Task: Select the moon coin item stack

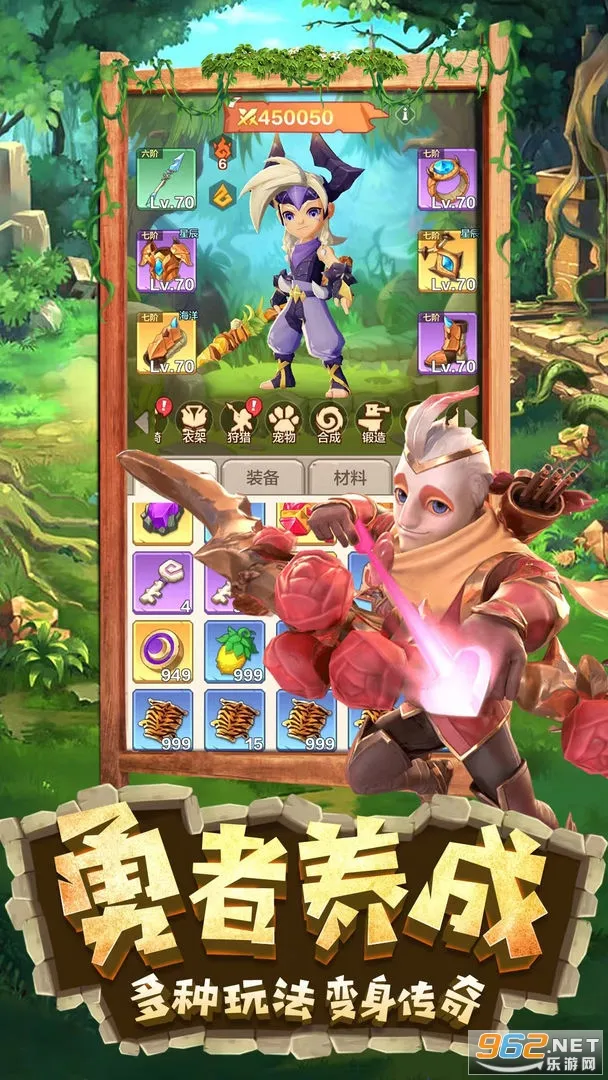Action: tap(162, 650)
